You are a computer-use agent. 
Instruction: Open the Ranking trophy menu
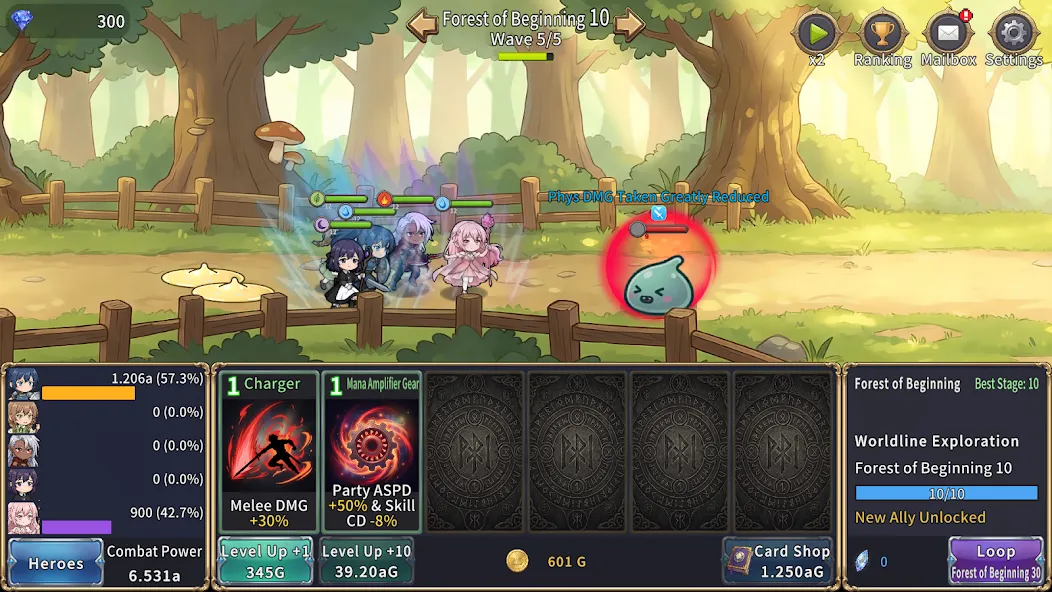pyautogui.click(x=882, y=35)
